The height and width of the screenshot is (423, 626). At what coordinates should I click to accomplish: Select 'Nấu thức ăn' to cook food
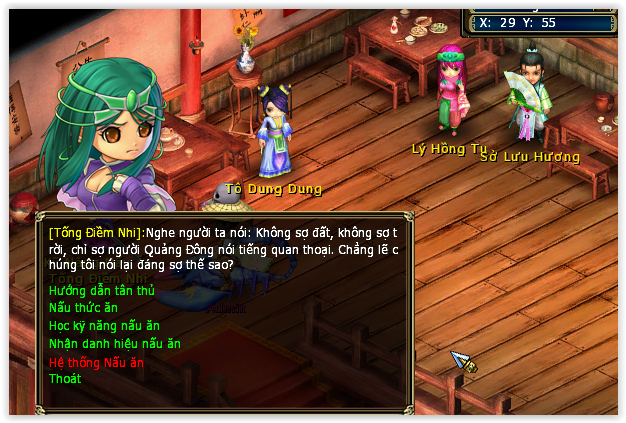point(84,308)
